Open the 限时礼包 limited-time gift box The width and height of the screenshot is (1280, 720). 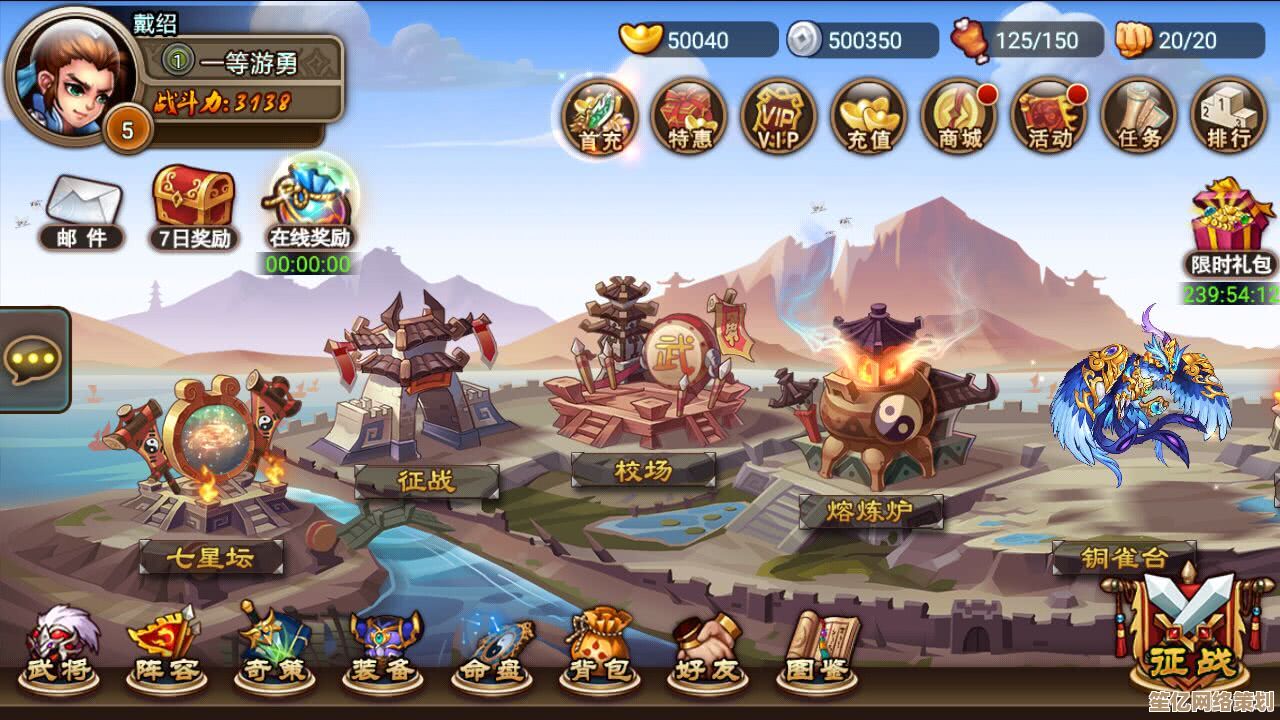[1232, 225]
